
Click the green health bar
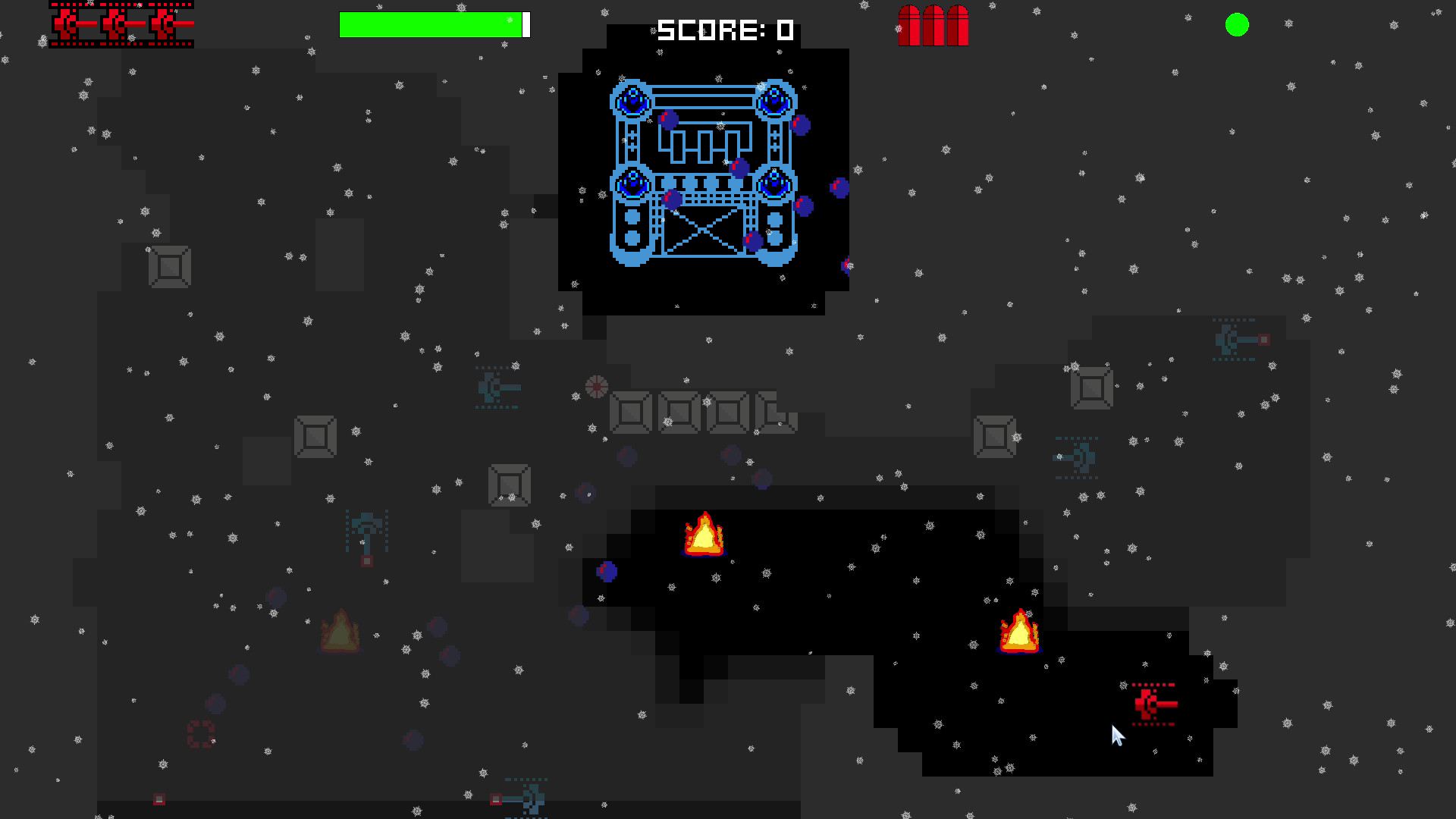click(x=429, y=23)
